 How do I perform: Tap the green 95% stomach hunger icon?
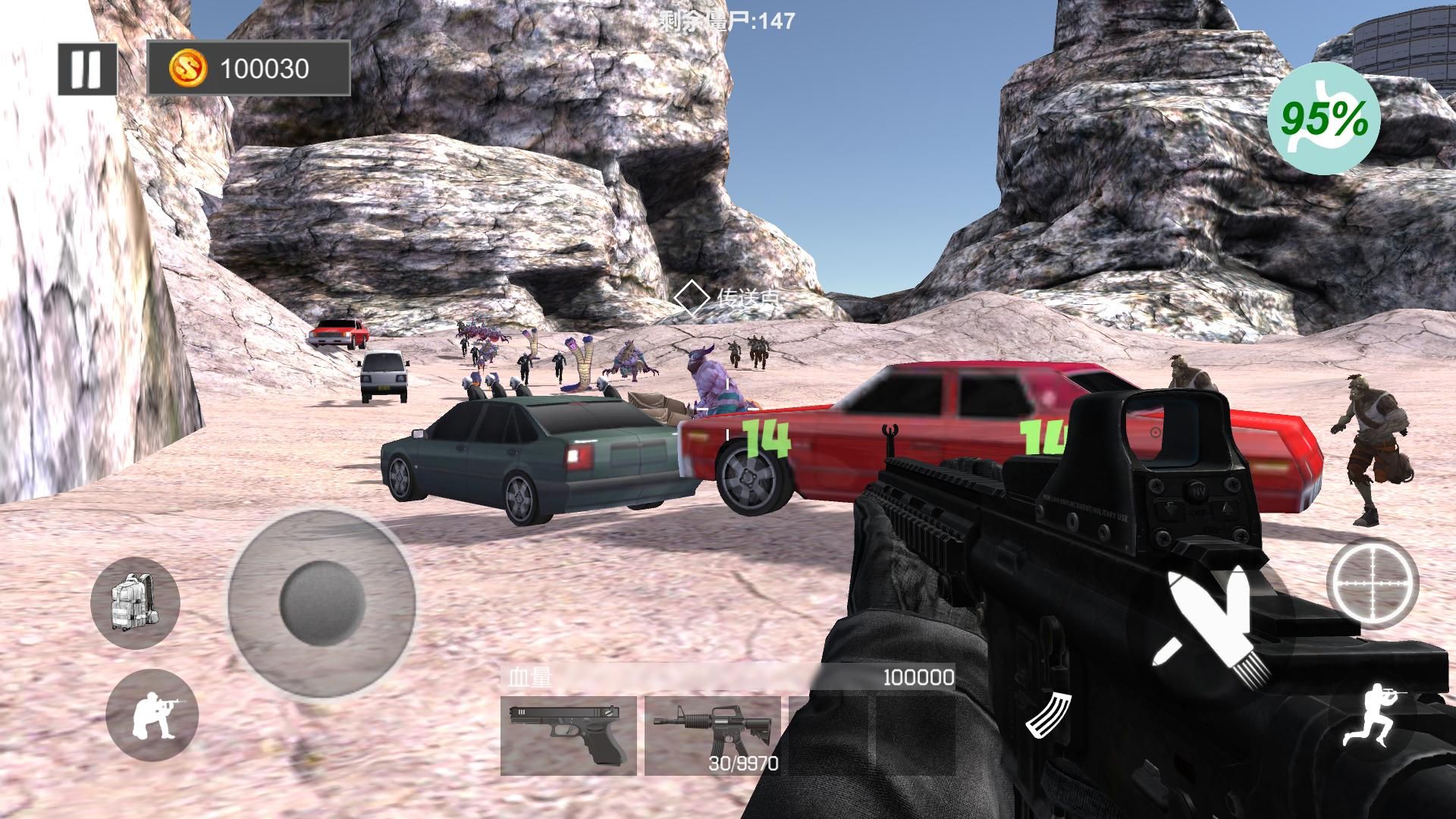1324,118
